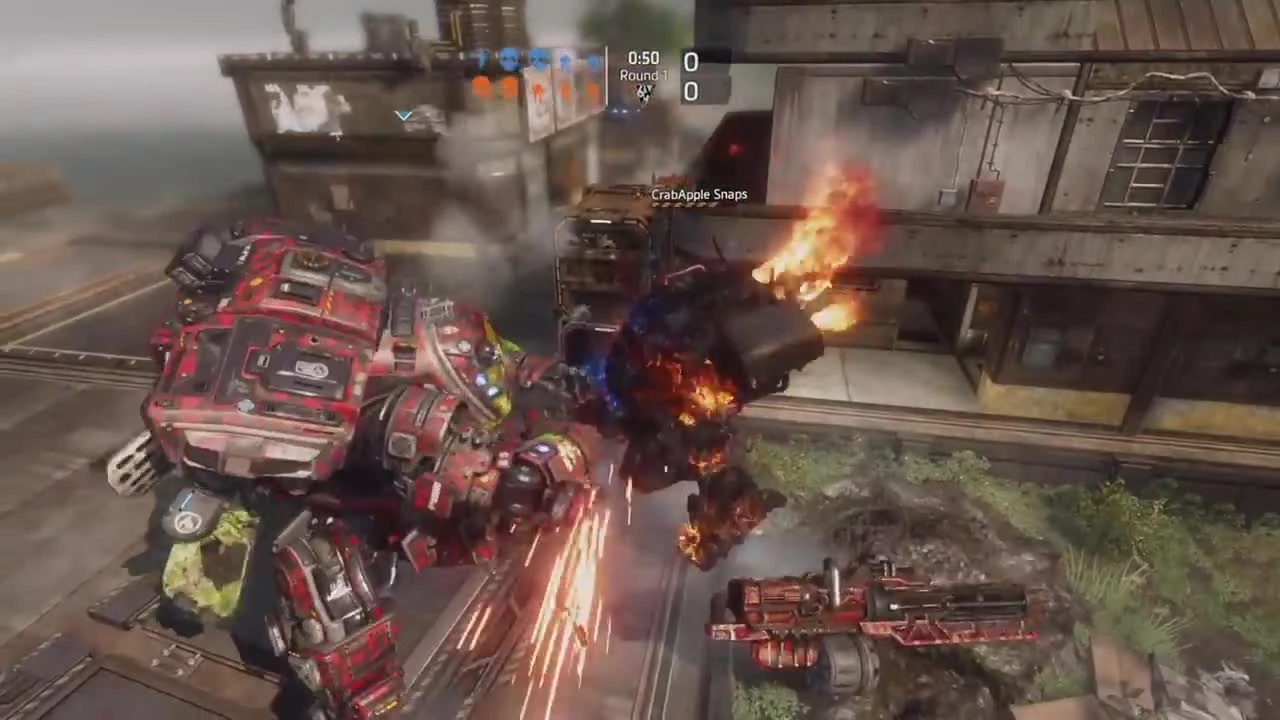Click the fourth blue pilot icon
The height and width of the screenshot is (720, 1280).
564,60
